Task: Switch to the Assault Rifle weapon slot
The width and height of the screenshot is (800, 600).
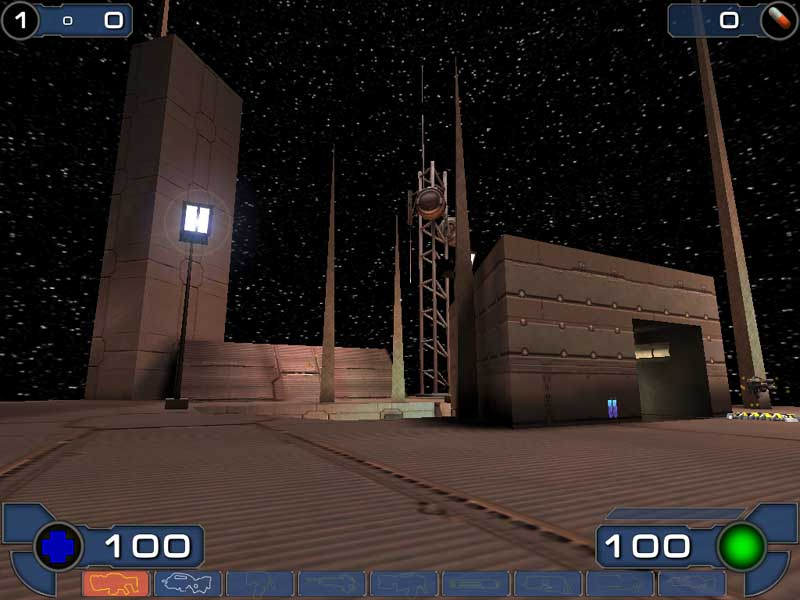Action: pos(188,583)
